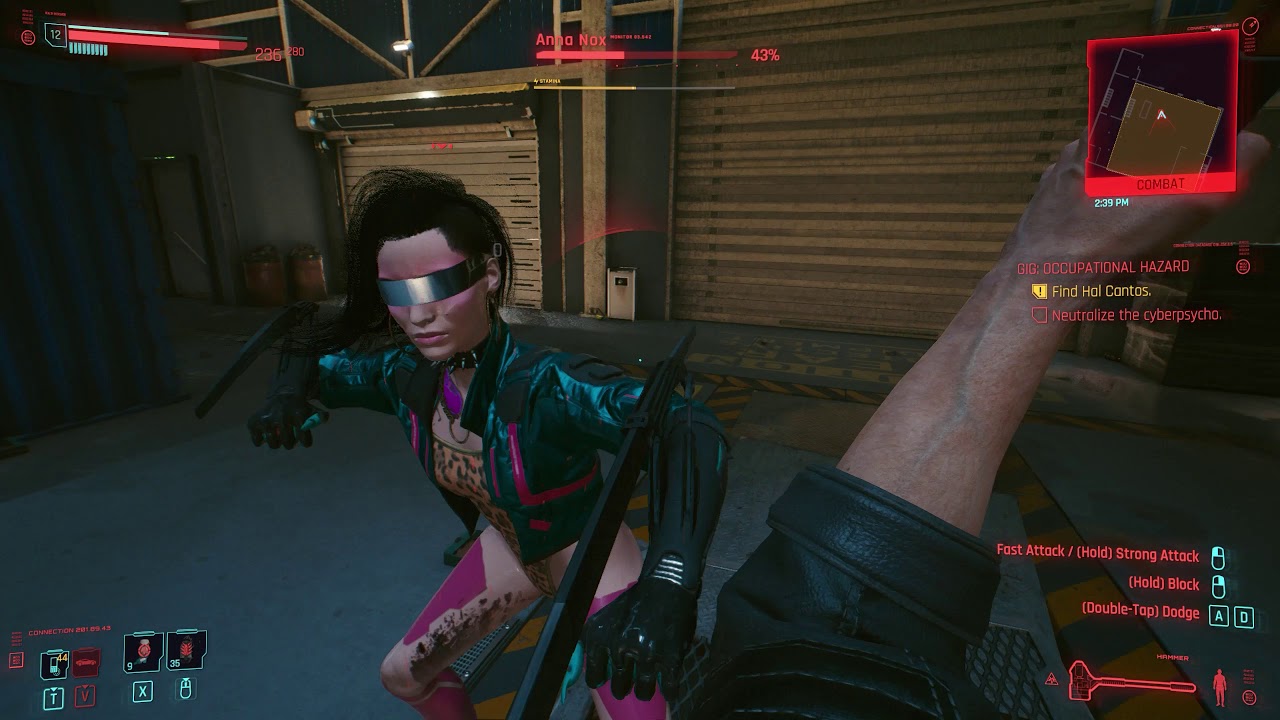
Task: Select the Neutralize the cyberpsycho objective
Action: pos(1135,315)
